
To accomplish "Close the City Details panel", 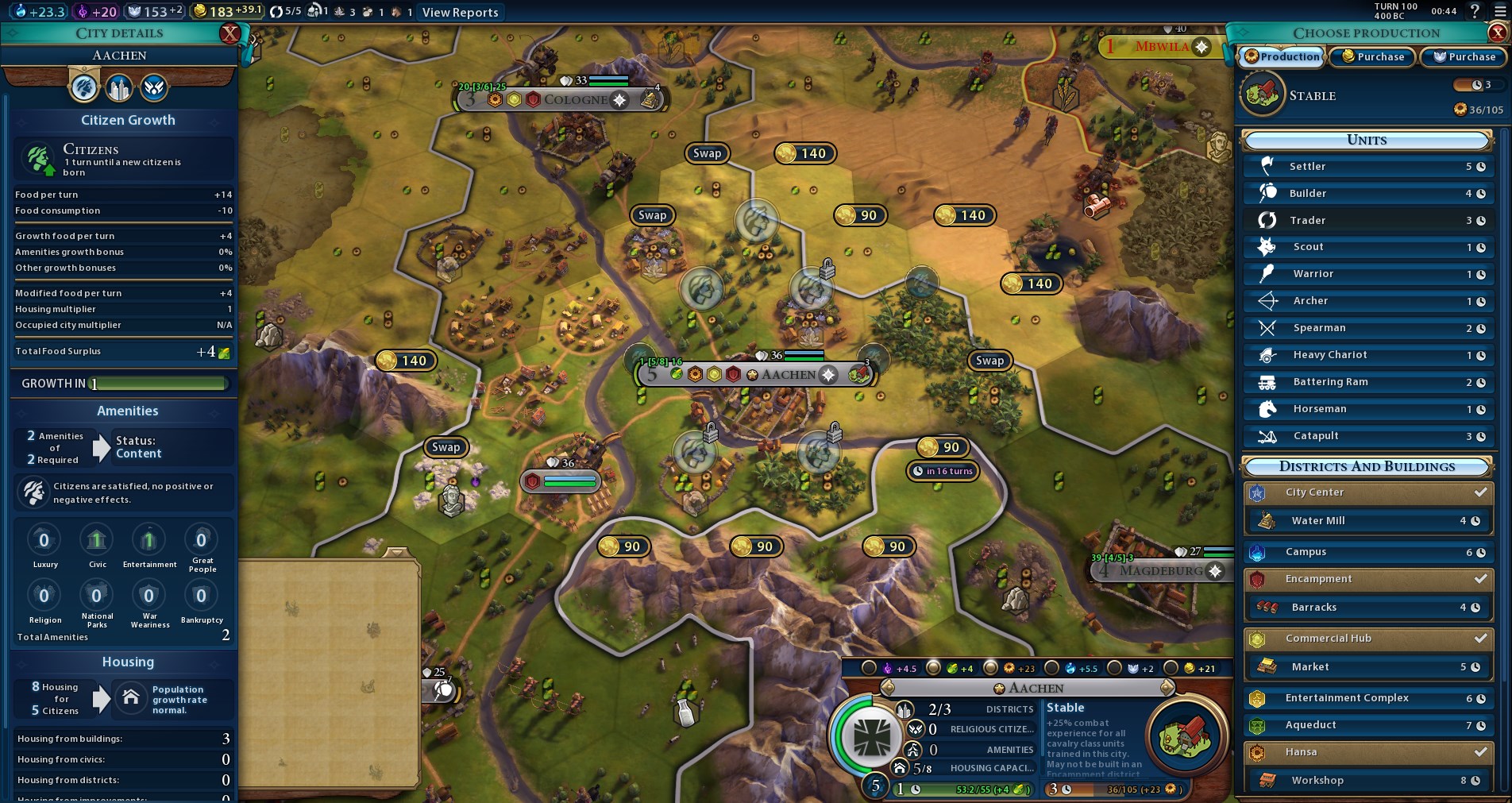I will point(229,33).
